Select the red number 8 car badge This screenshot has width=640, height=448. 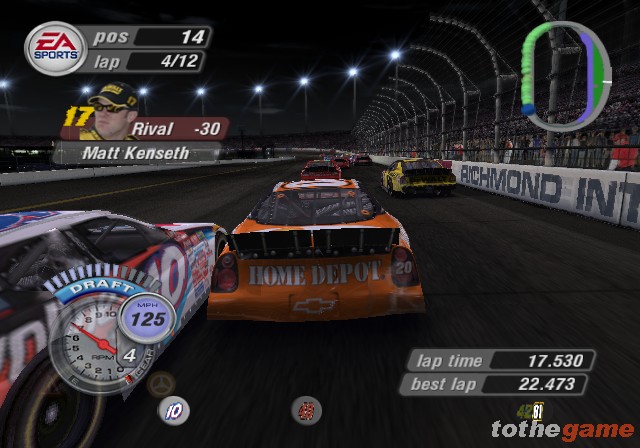[307, 409]
